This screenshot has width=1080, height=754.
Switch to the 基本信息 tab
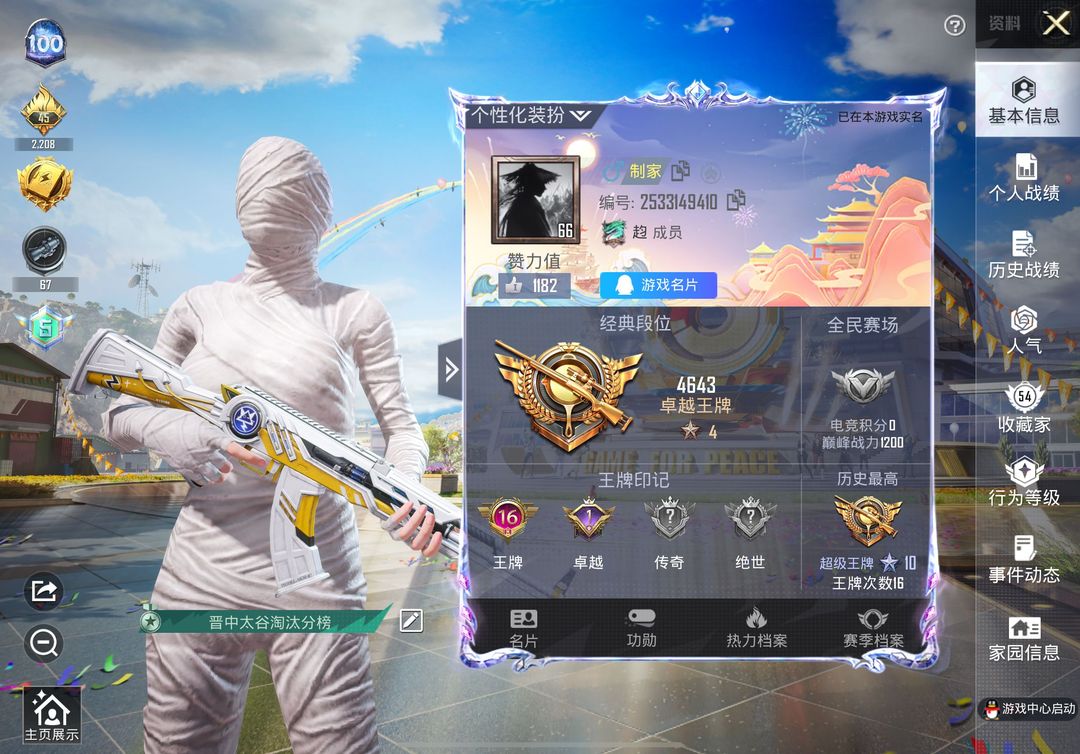[1024, 100]
